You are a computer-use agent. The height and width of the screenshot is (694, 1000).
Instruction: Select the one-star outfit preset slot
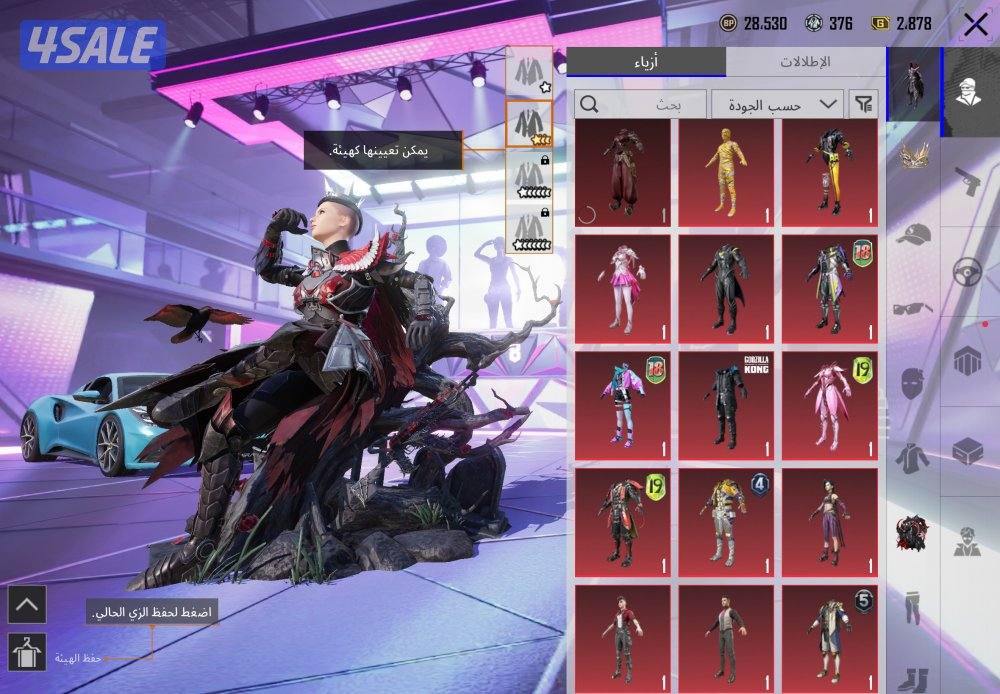coord(528,72)
